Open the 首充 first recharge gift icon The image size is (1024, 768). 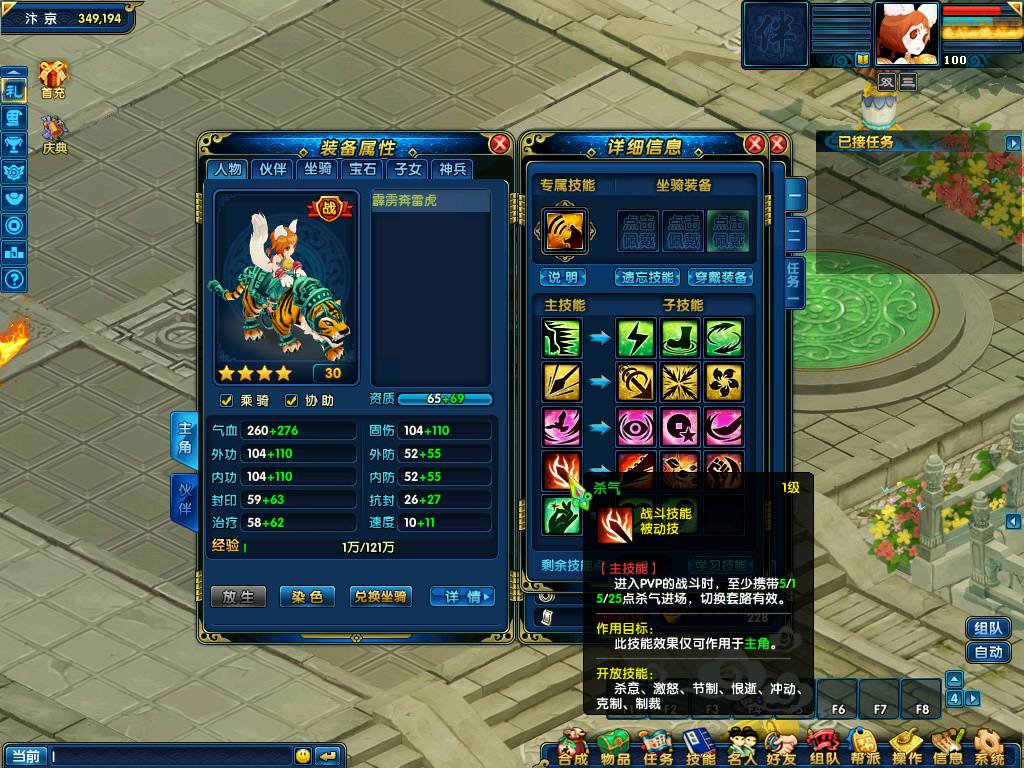tap(52, 79)
